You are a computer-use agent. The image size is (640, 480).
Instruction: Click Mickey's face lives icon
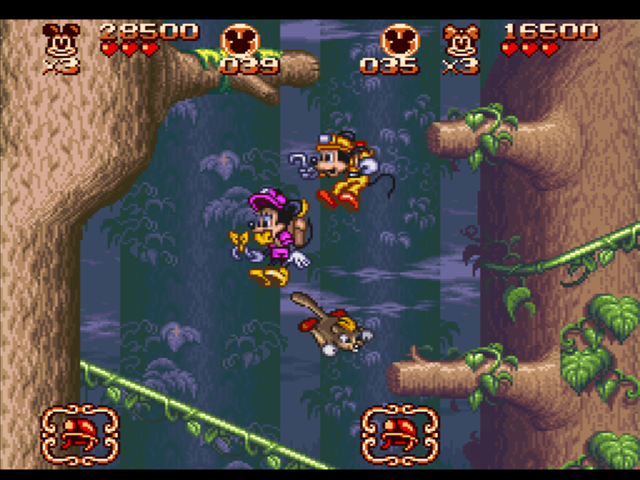tap(61, 41)
